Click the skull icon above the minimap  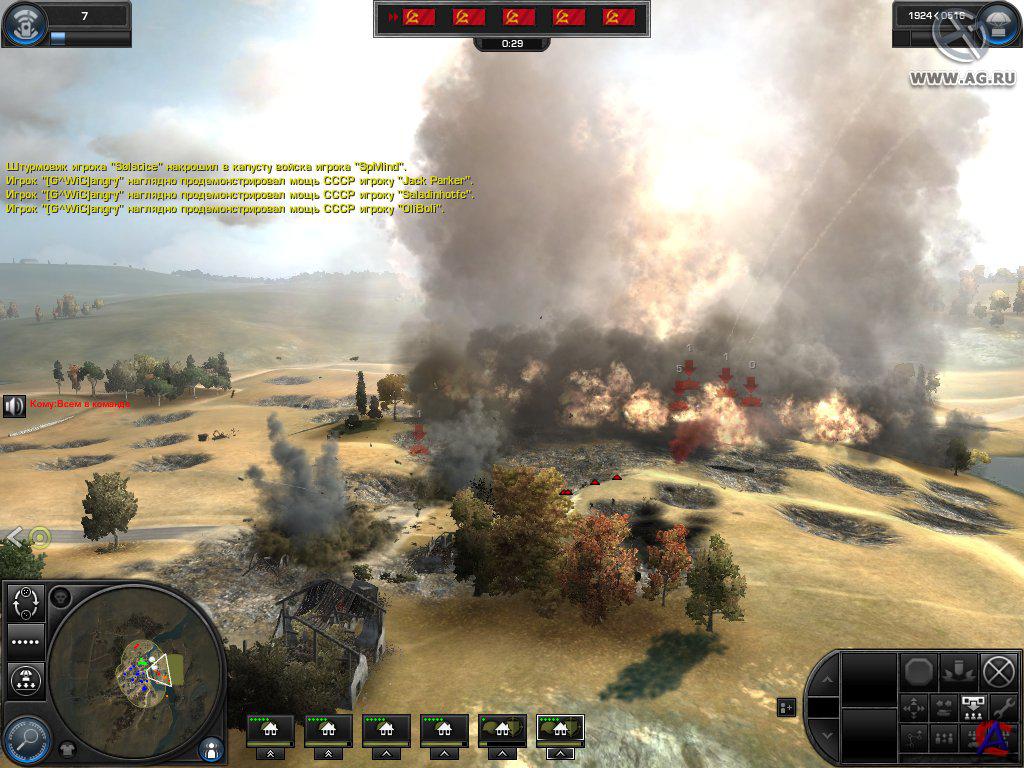pyautogui.click(x=60, y=597)
